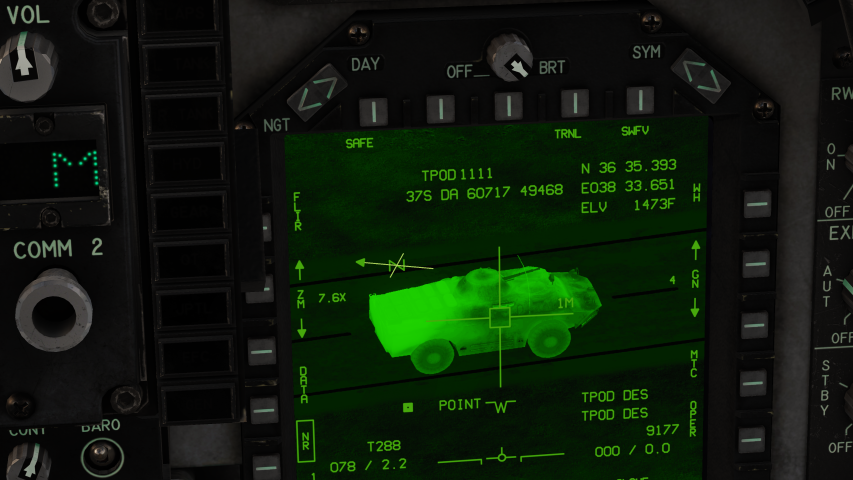
Task: Select the TRNL option button
Action: coord(573,103)
